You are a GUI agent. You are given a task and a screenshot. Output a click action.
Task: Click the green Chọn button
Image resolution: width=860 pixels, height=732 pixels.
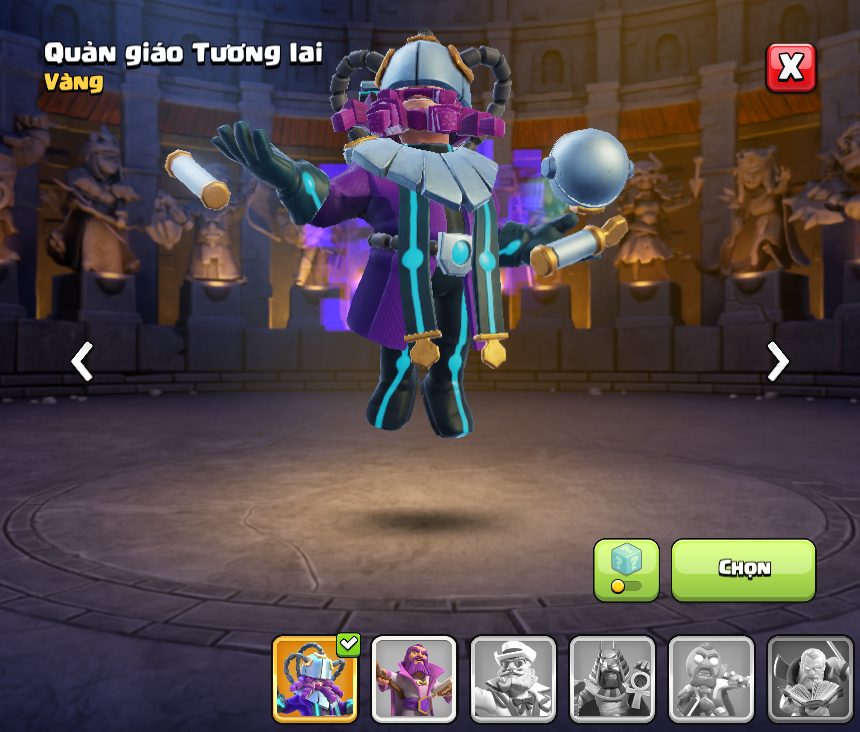743,569
